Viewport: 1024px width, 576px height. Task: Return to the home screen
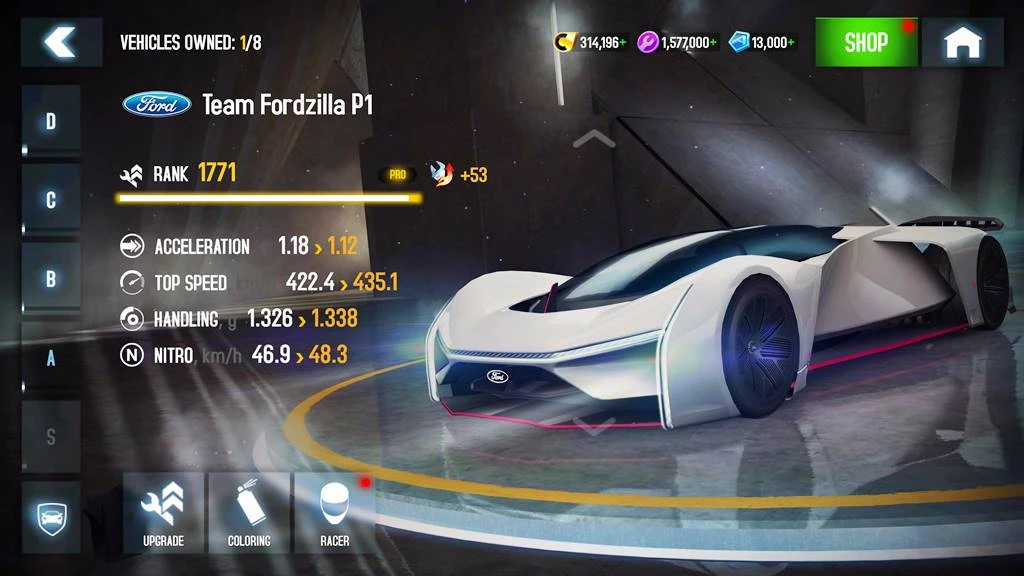click(962, 42)
